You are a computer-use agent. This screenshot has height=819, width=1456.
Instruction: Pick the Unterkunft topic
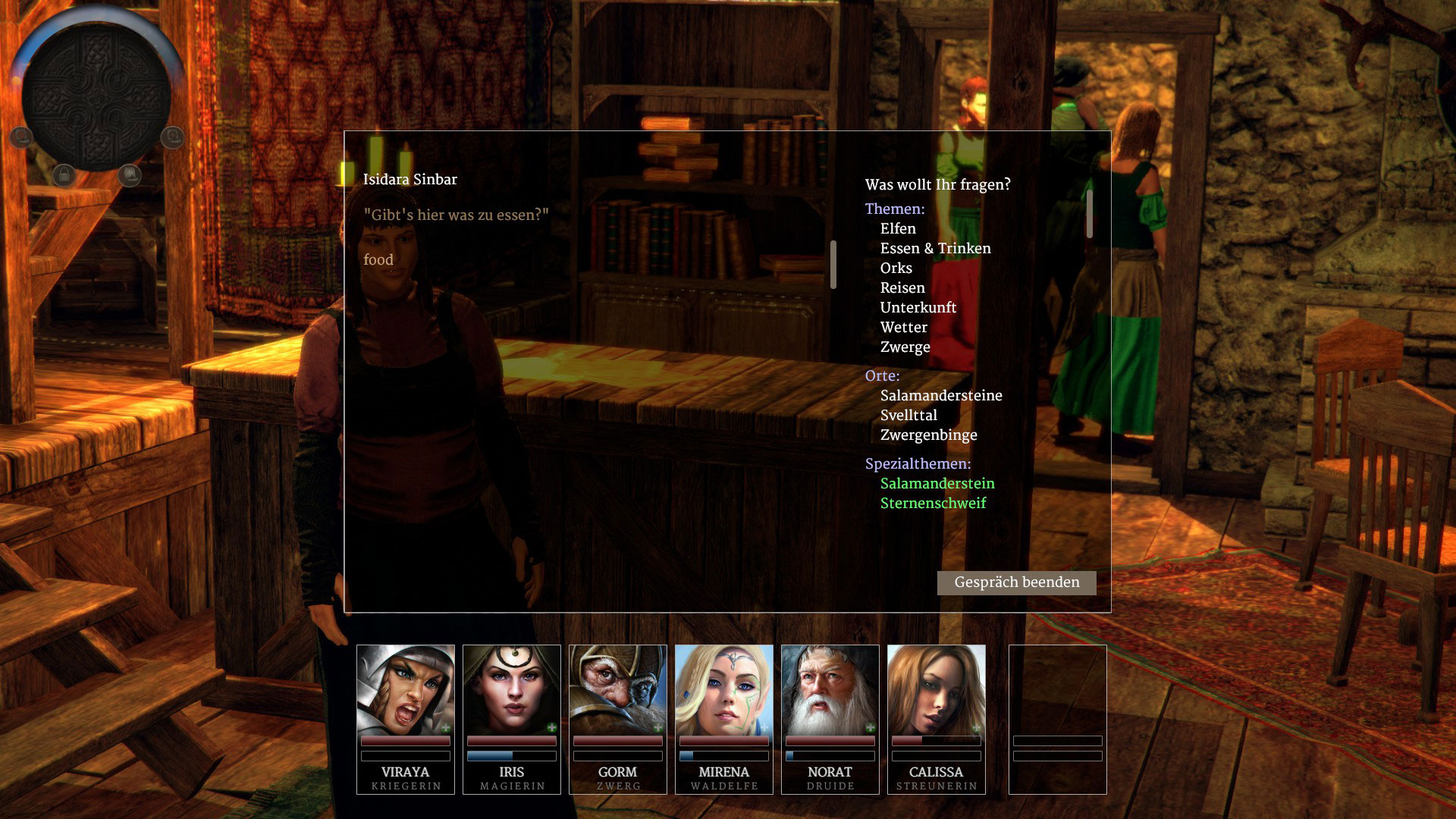918,308
